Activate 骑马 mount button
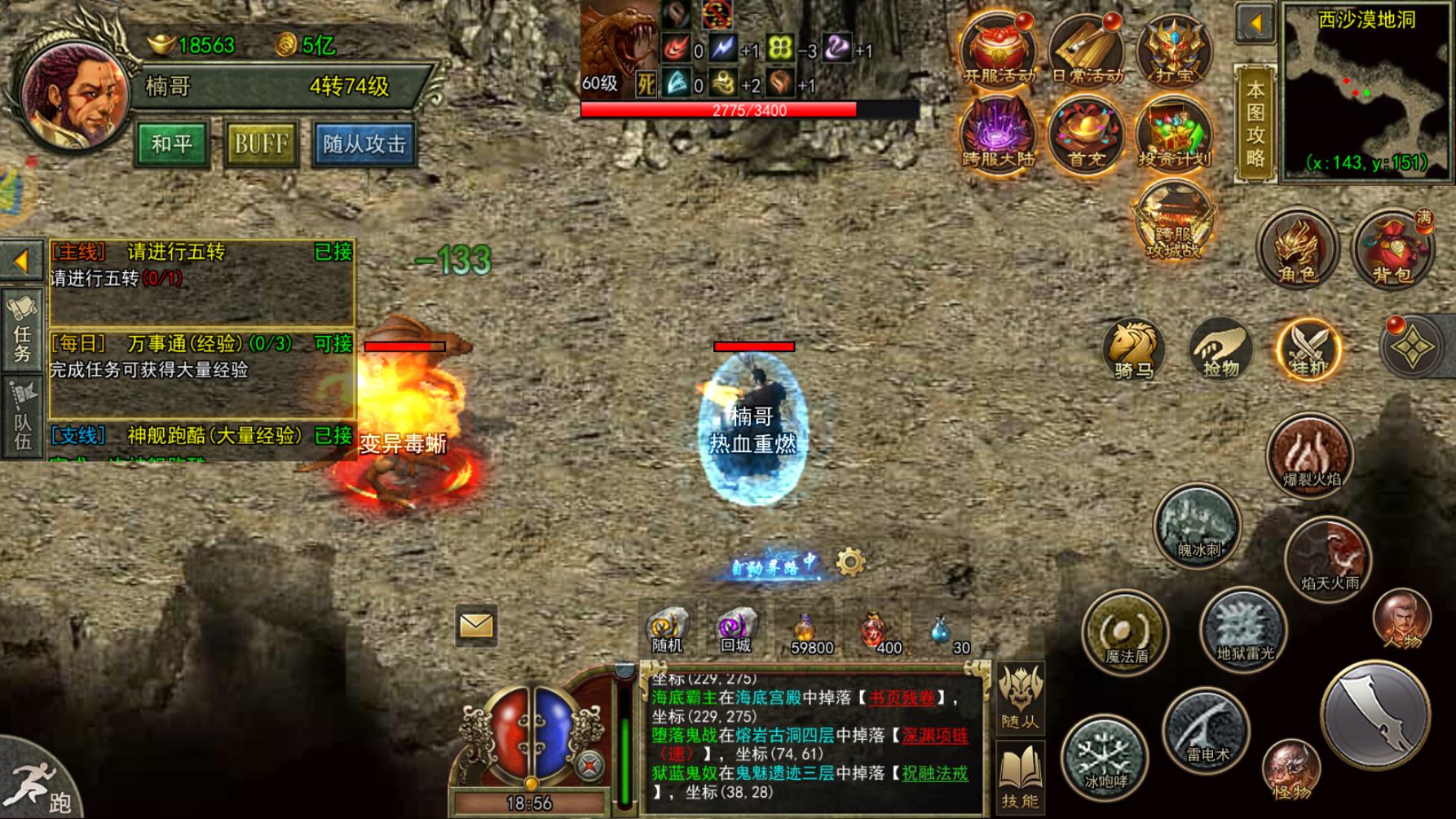 tap(1134, 349)
